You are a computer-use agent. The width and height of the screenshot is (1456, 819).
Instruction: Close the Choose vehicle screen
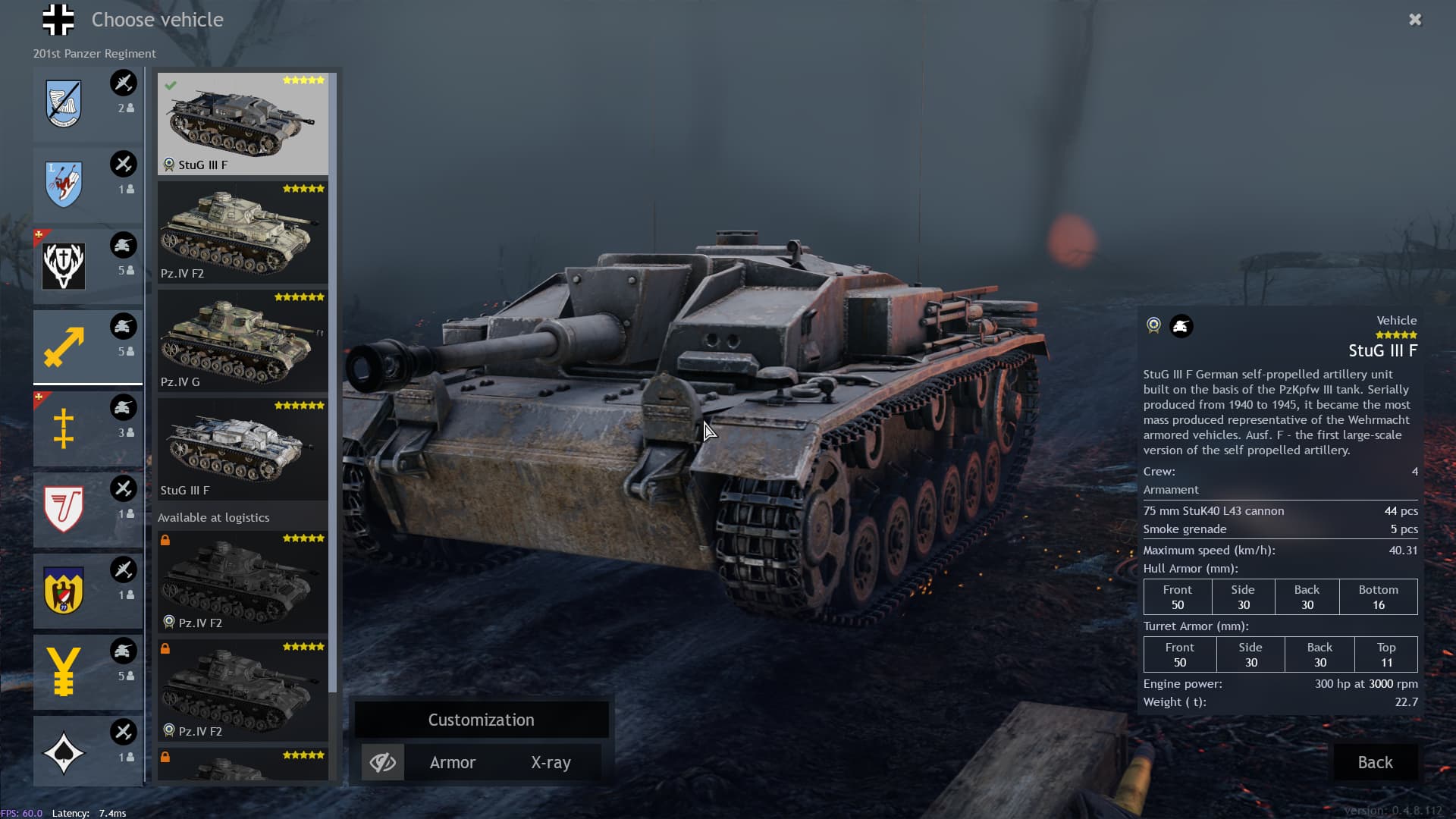[1415, 20]
